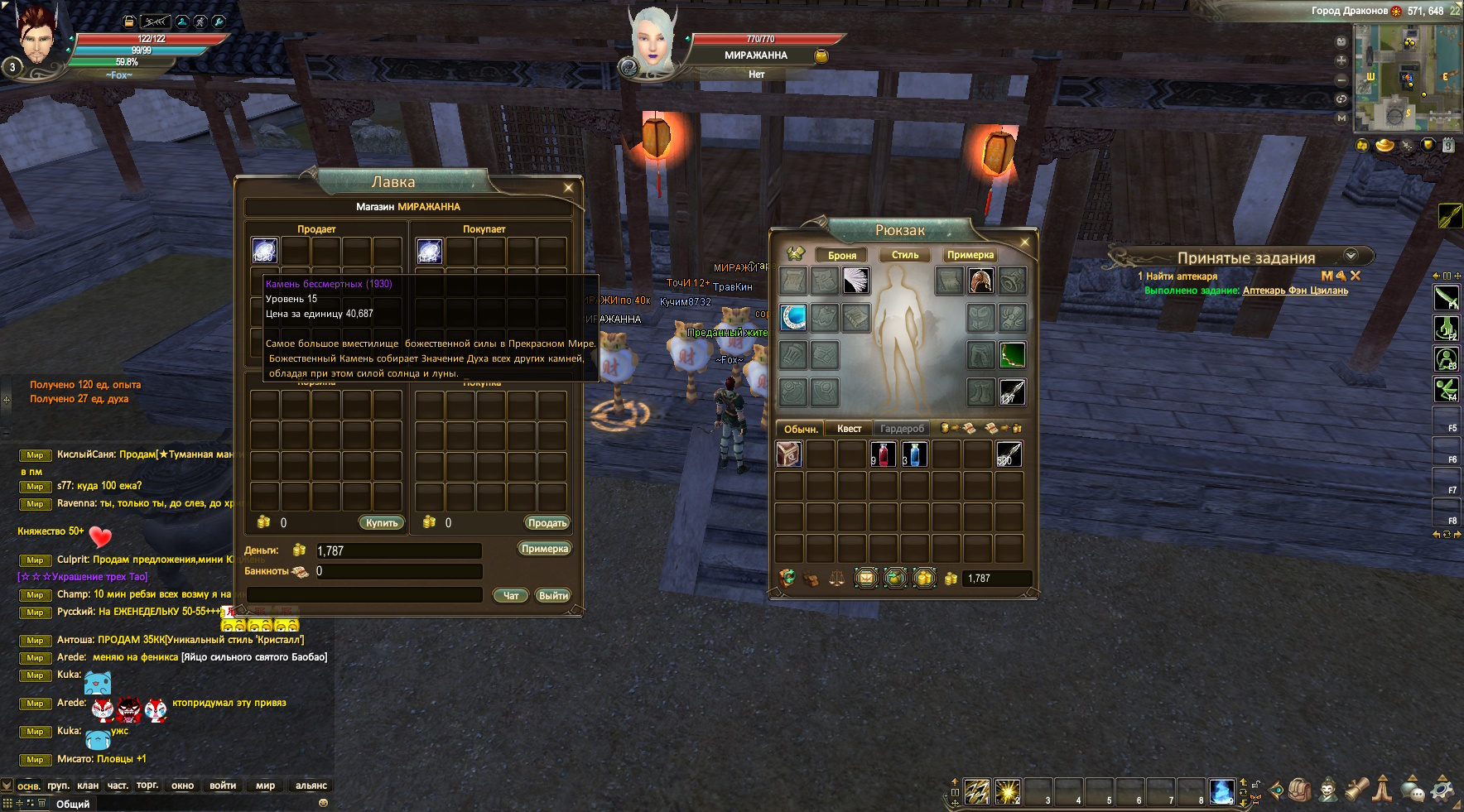This screenshot has height=812, width=1464.
Task: Close the Рюкзак backpack window
Action: (1024, 243)
